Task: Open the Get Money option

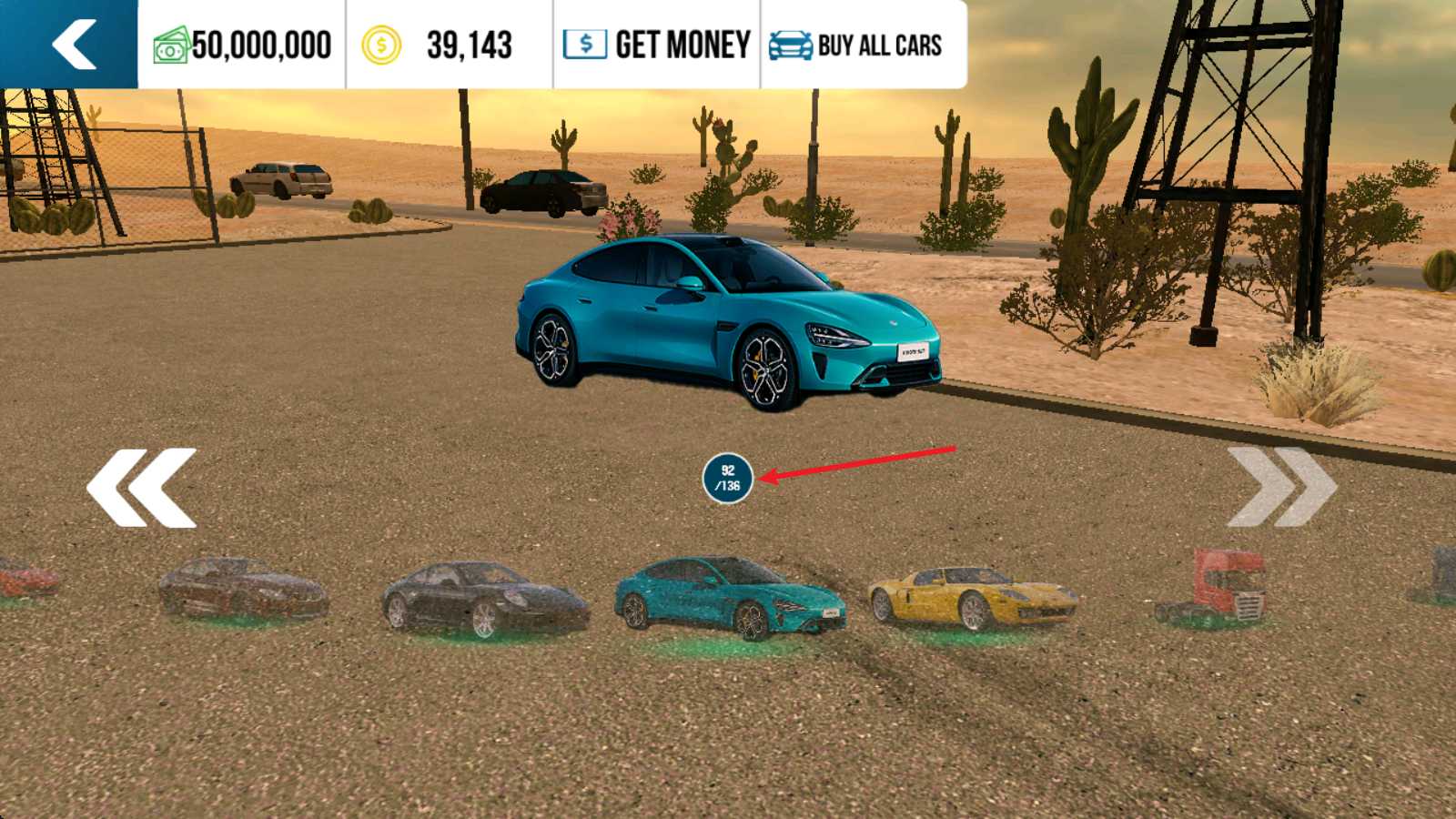Action: click(x=657, y=45)
